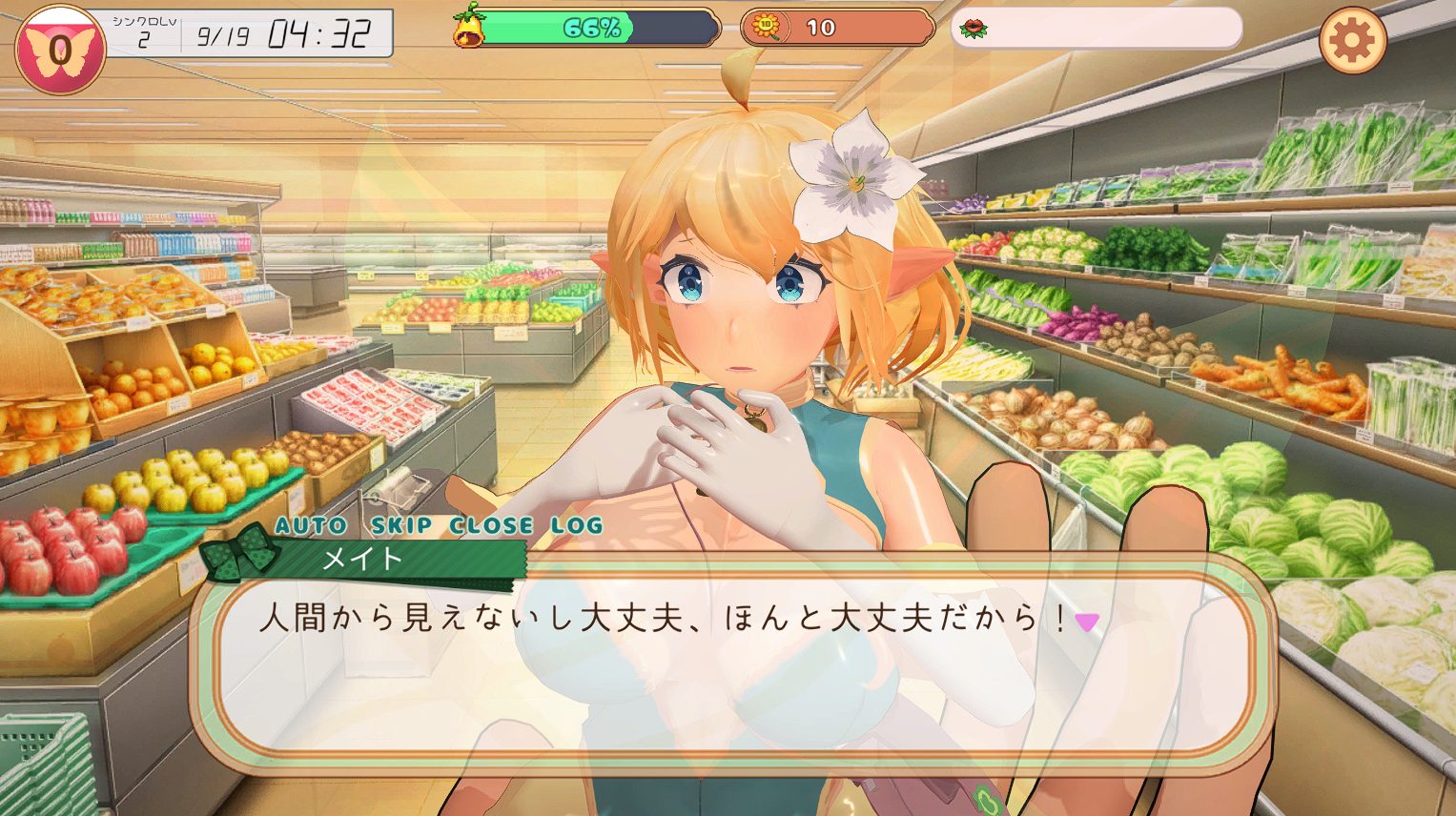Screen dimensions: 1456x816
Task: Hide the dialogue box with CLOSE
Action: [491, 525]
